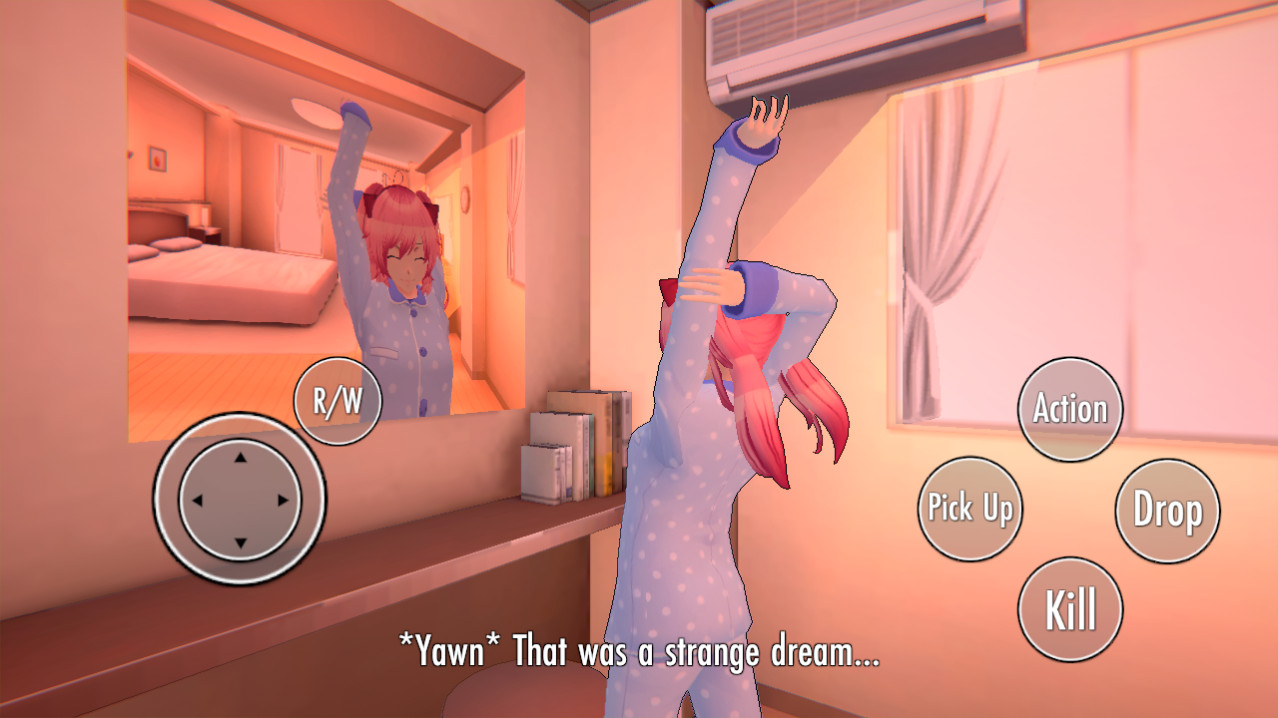Activate the Kill button
The image size is (1278, 718).
click(x=1070, y=609)
